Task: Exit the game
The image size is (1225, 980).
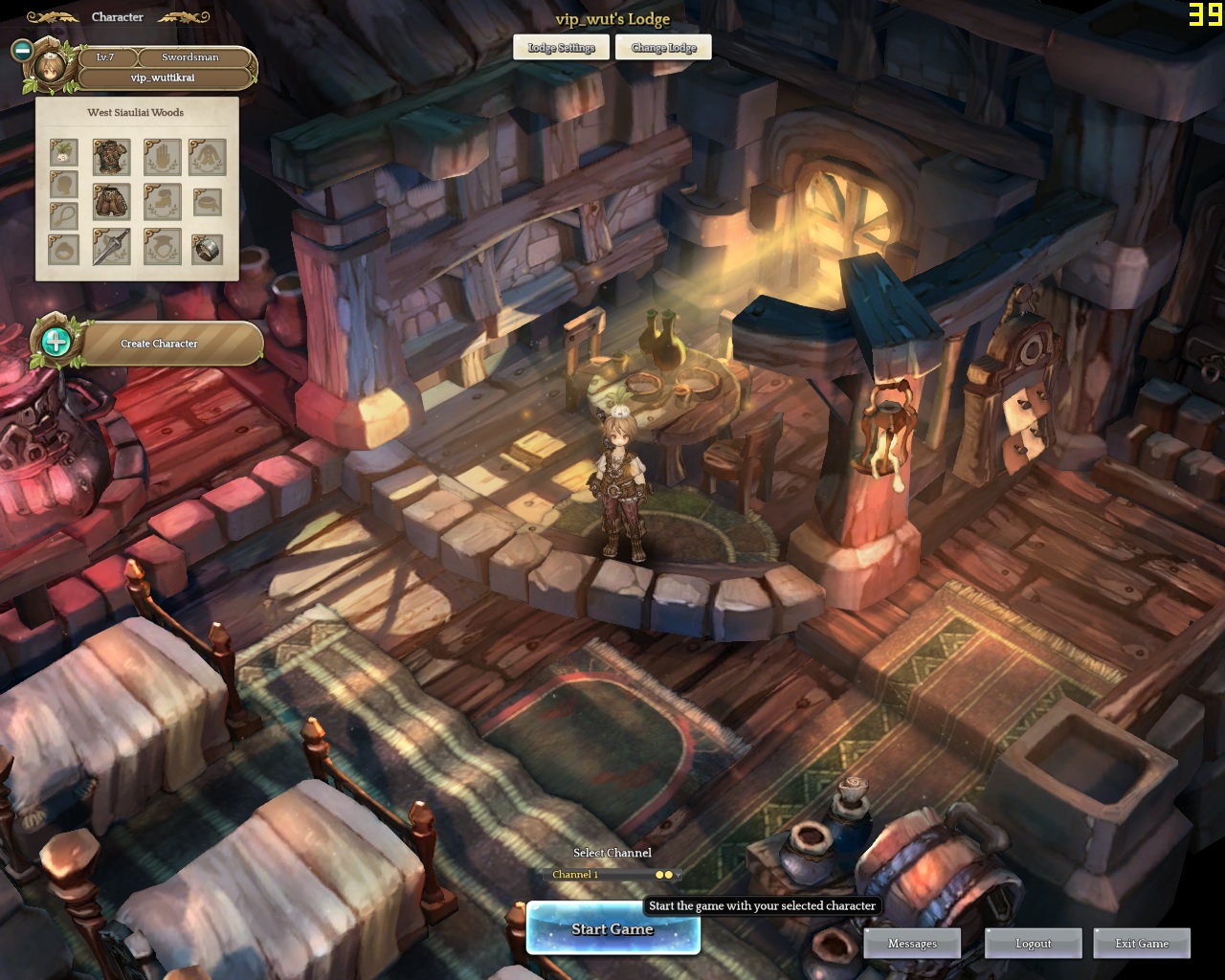Action: (x=1142, y=944)
